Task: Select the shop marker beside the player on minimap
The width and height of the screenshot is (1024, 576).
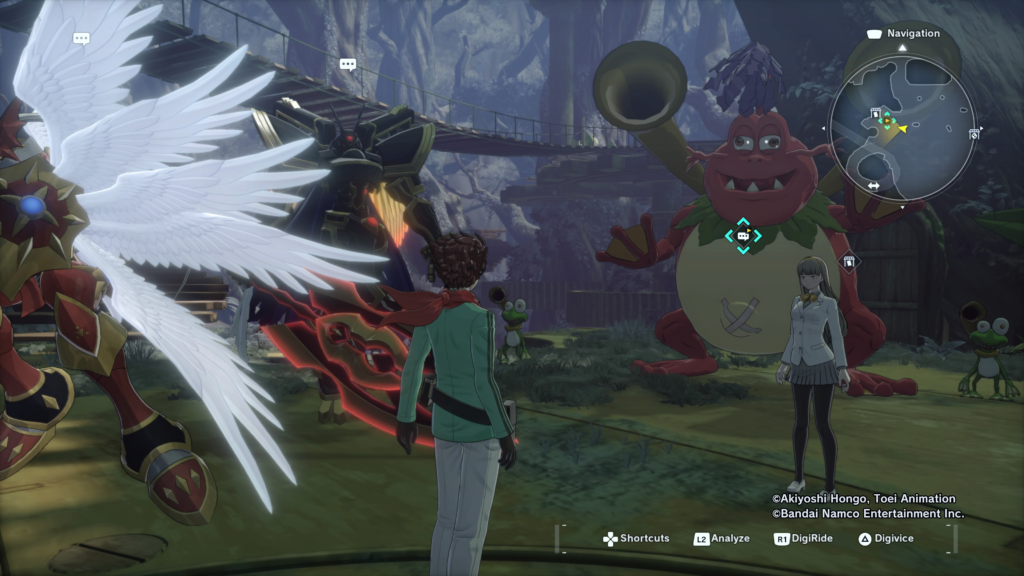Action: pyautogui.click(x=876, y=113)
